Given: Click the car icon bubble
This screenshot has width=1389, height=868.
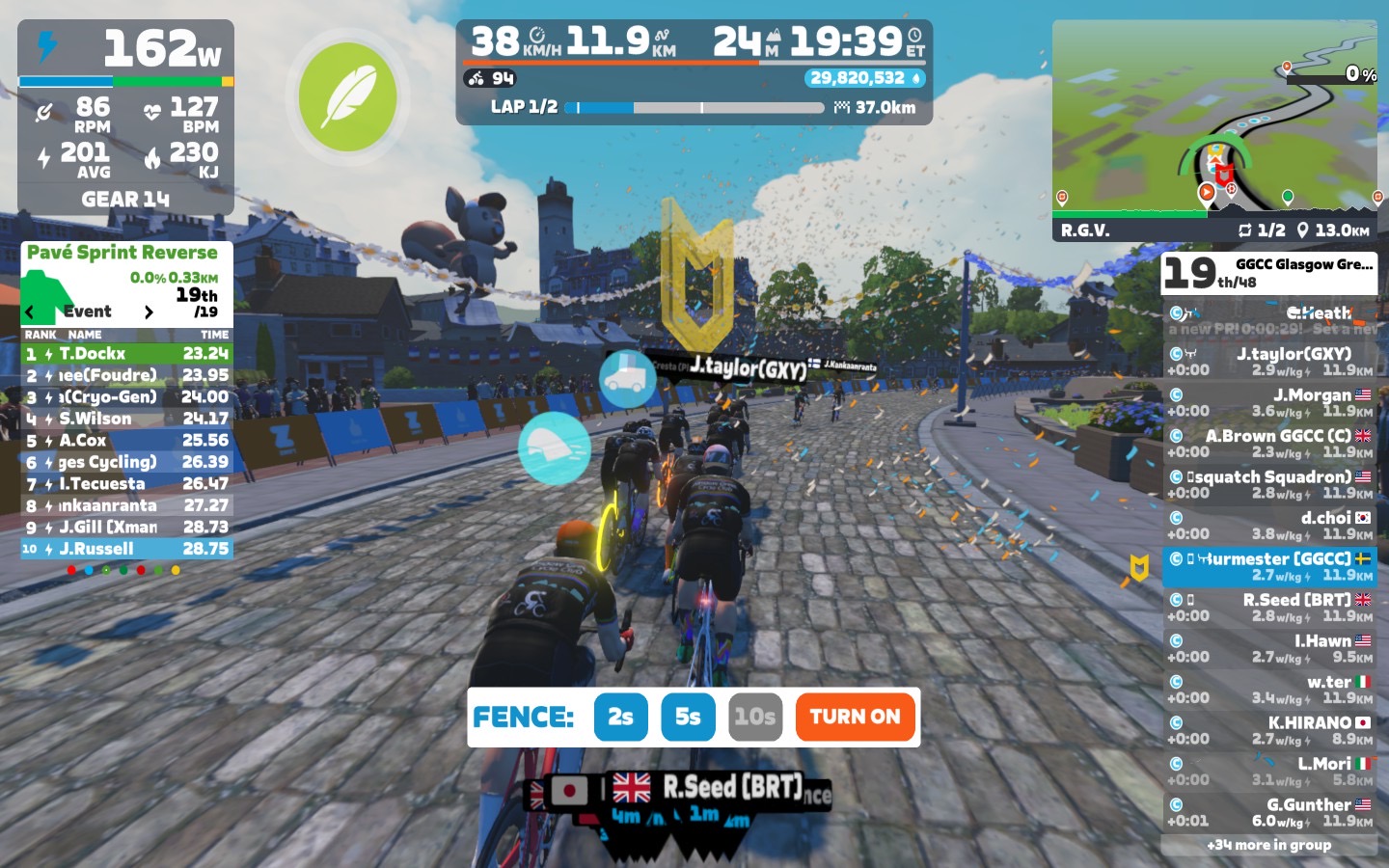Looking at the screenshot, I should pos(628,377).
